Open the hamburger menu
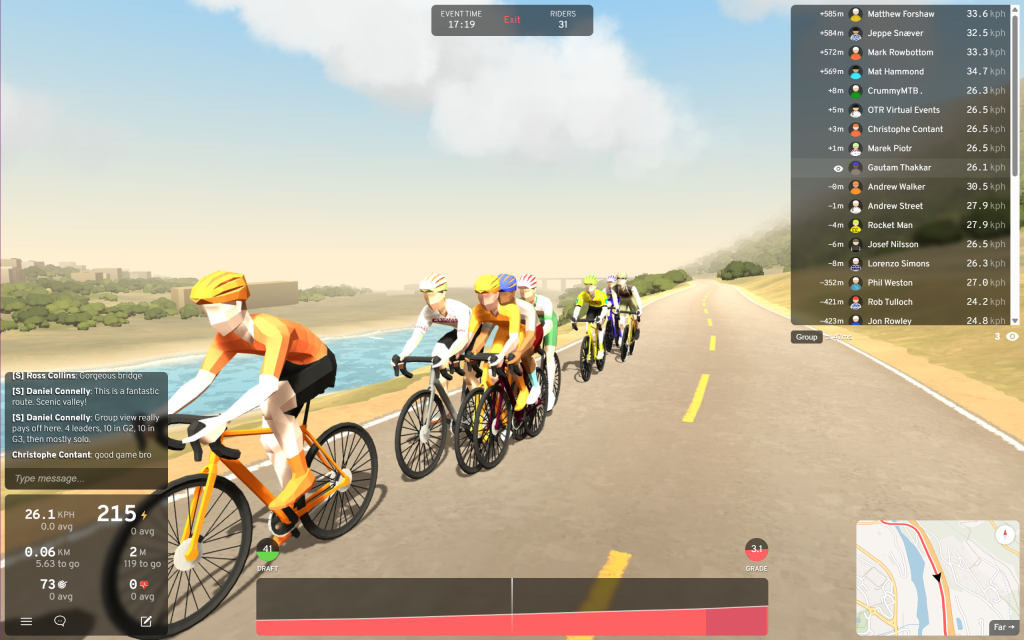 [26, 621]
